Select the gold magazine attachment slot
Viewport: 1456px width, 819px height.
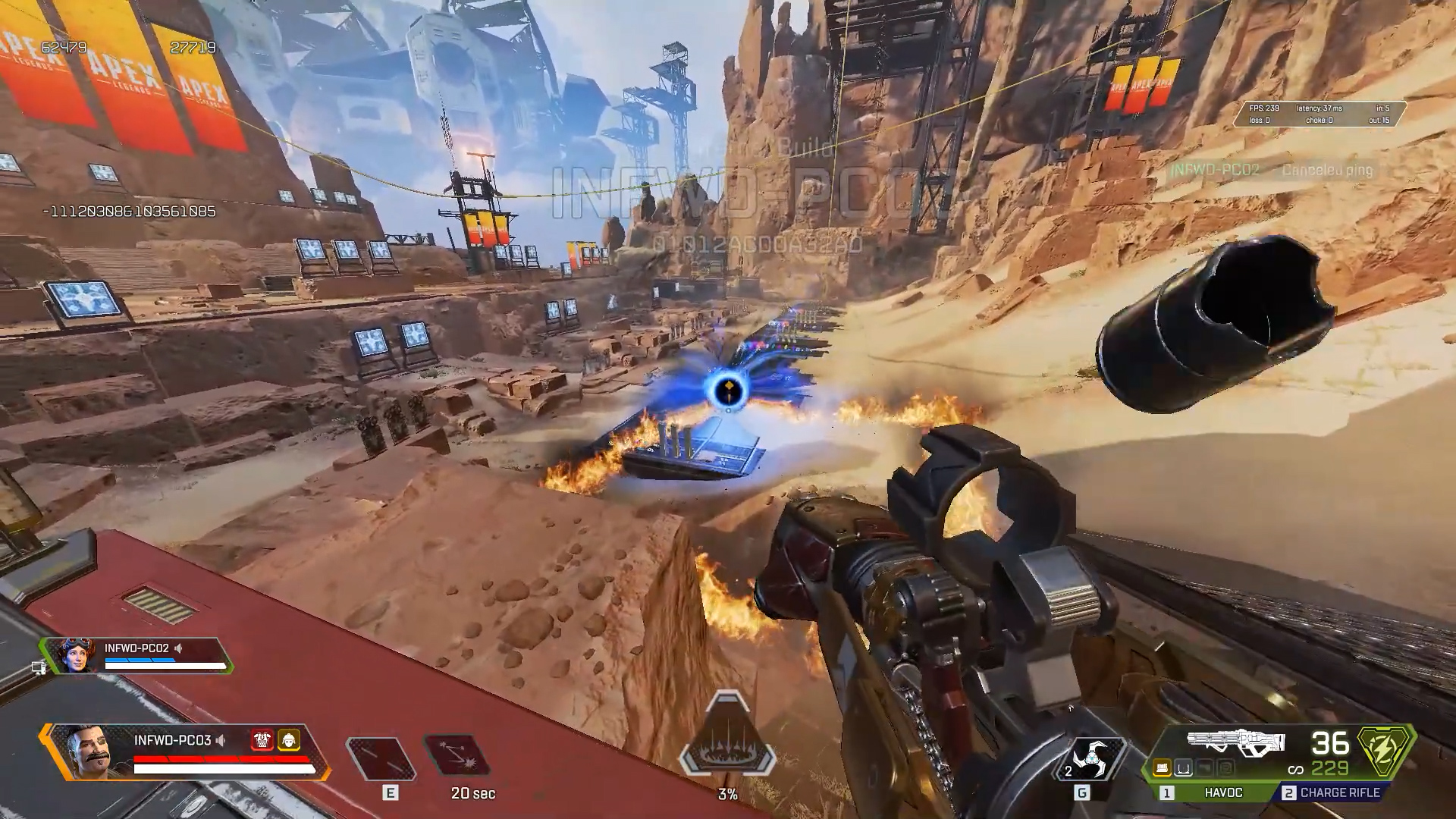(x=1162, y=769)
